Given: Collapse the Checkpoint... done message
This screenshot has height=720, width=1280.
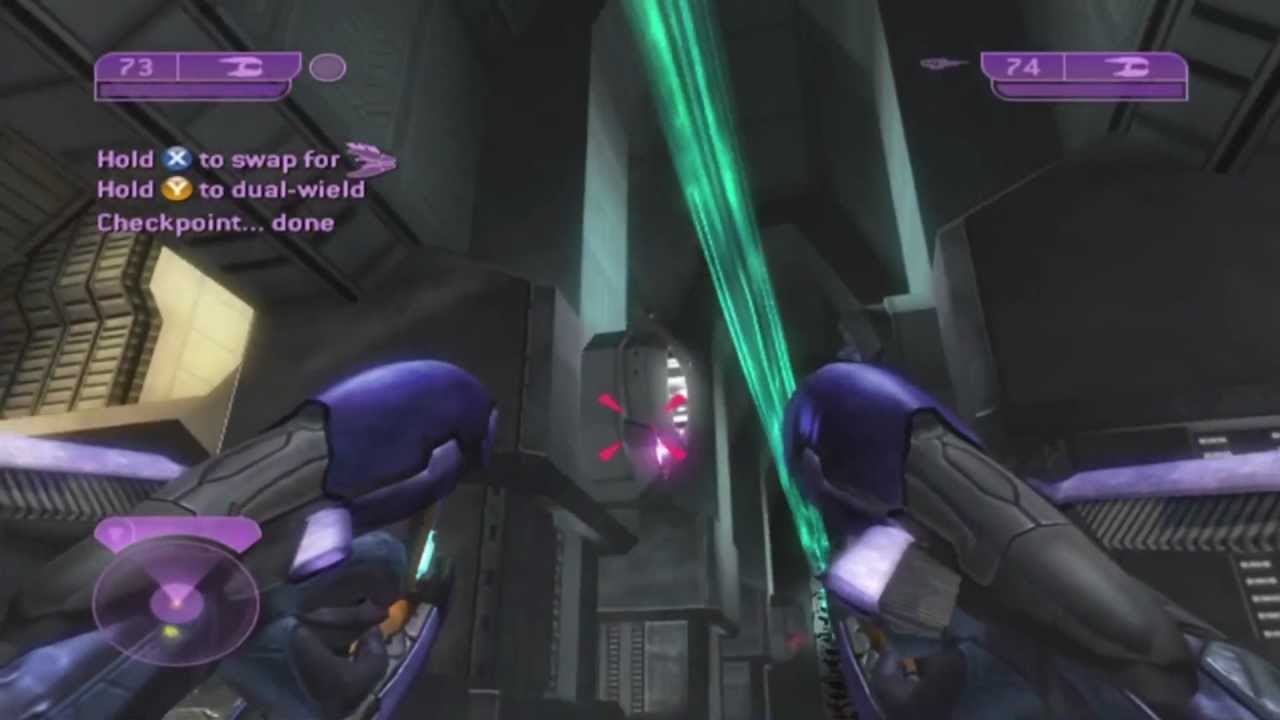Looking at the screenshot, I should 215,222.
